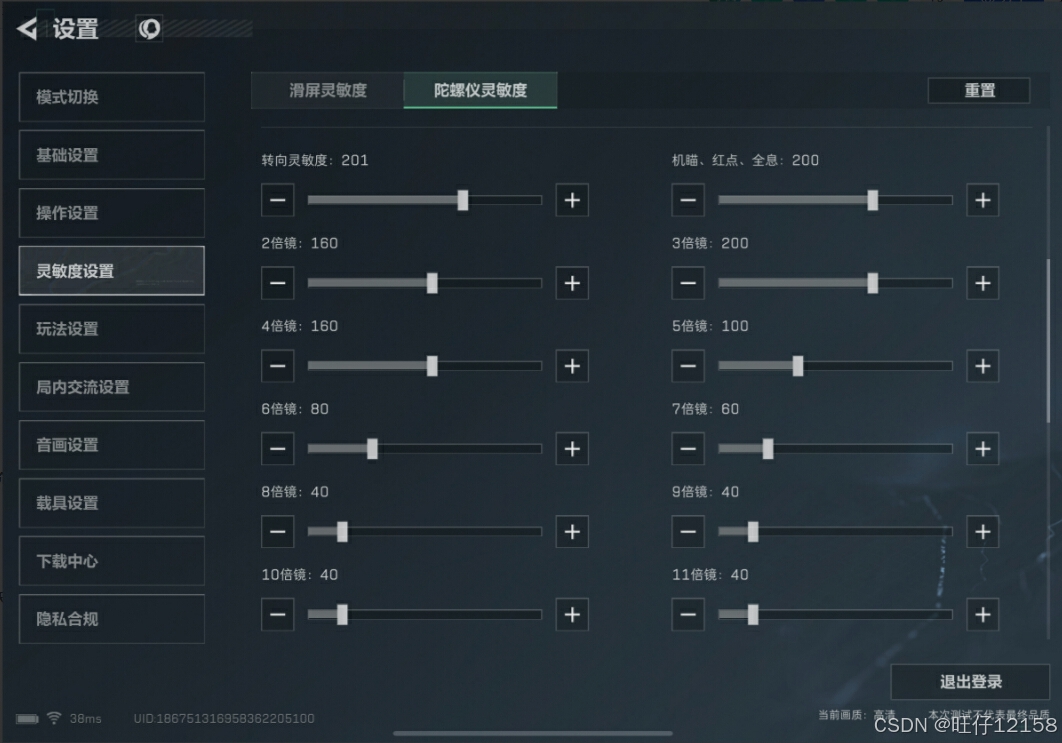Screen dimensions: 1062x743
Task: Show the 音画设置 section
Action: coord(111,445)
